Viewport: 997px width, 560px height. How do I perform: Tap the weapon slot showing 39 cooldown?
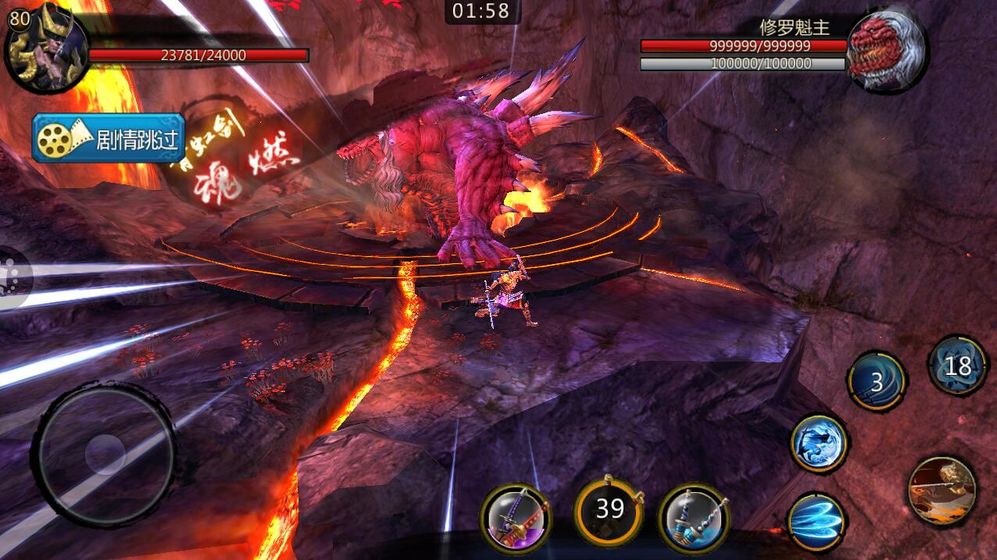(x=609, y=509)
